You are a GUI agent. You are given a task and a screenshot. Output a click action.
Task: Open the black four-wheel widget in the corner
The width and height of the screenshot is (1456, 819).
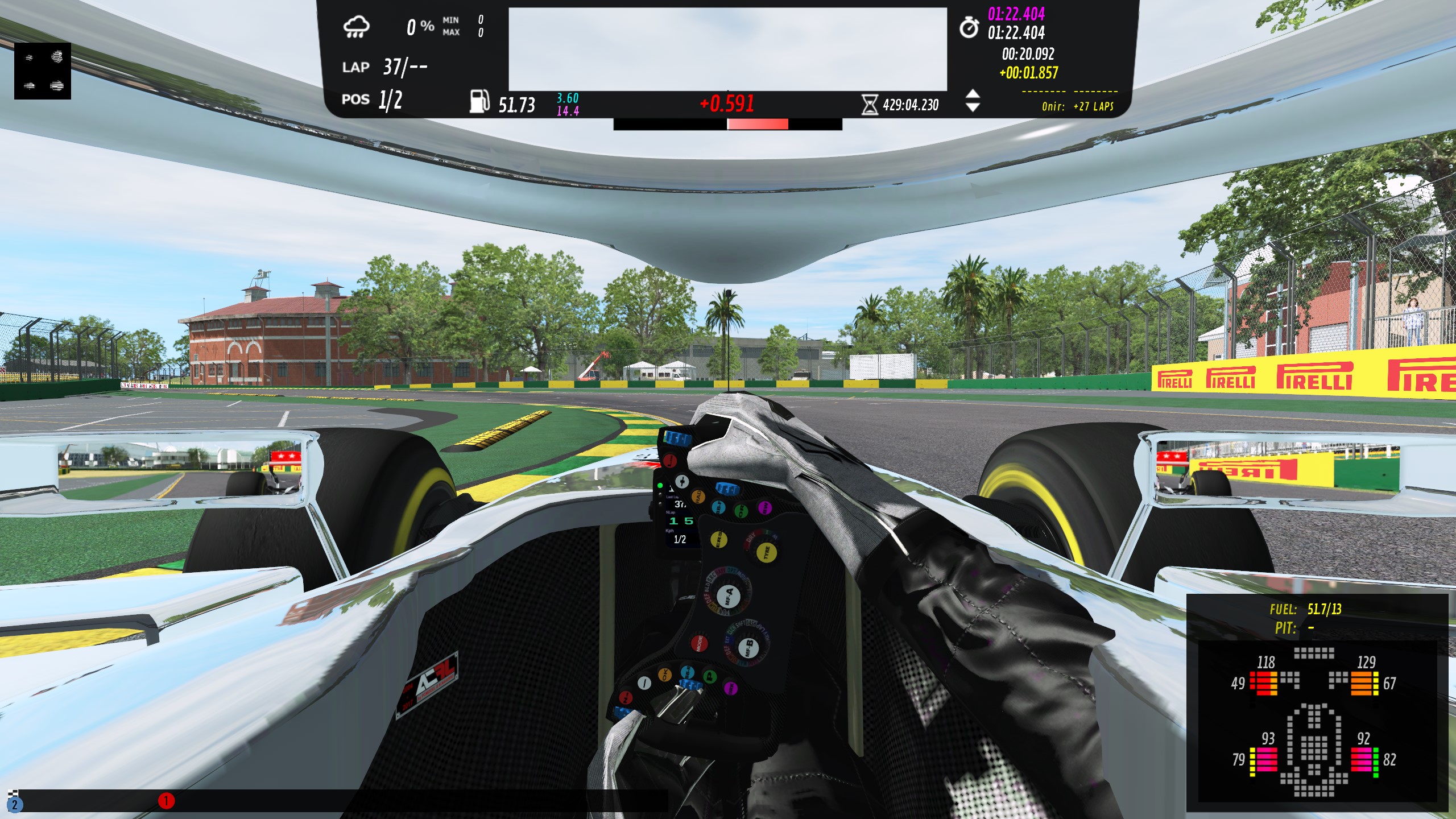click(43, 71)
